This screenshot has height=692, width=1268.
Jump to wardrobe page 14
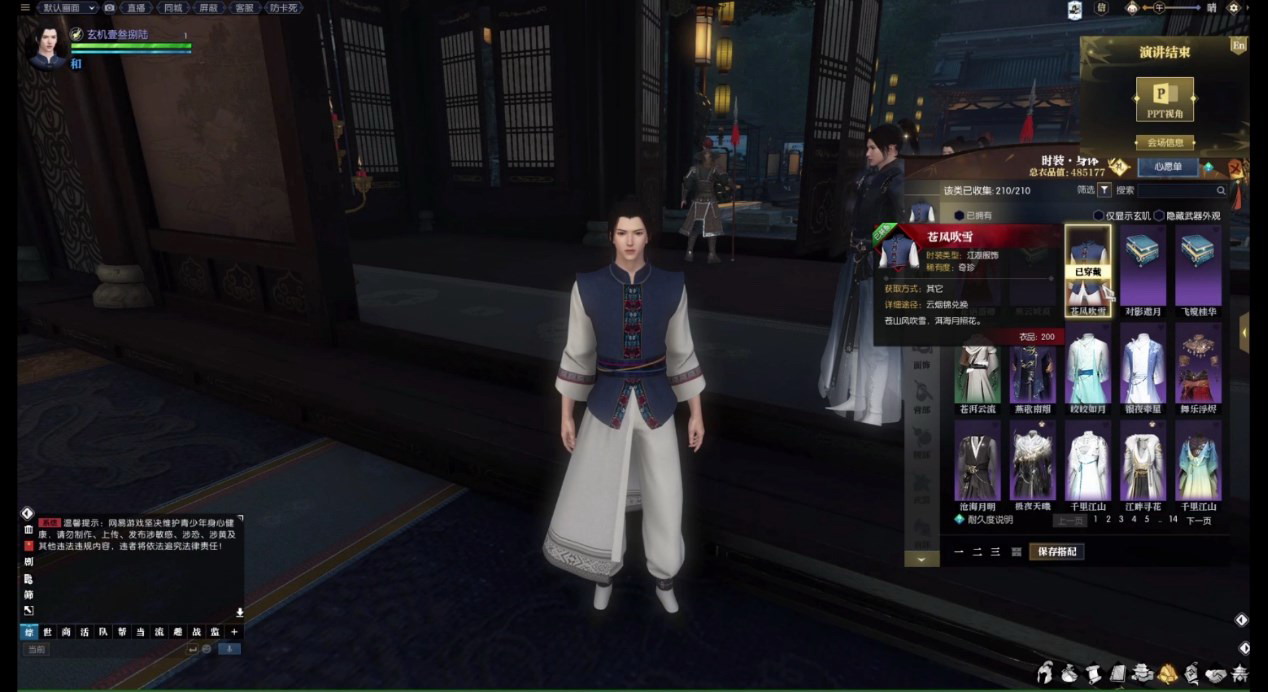point(1173,519)
